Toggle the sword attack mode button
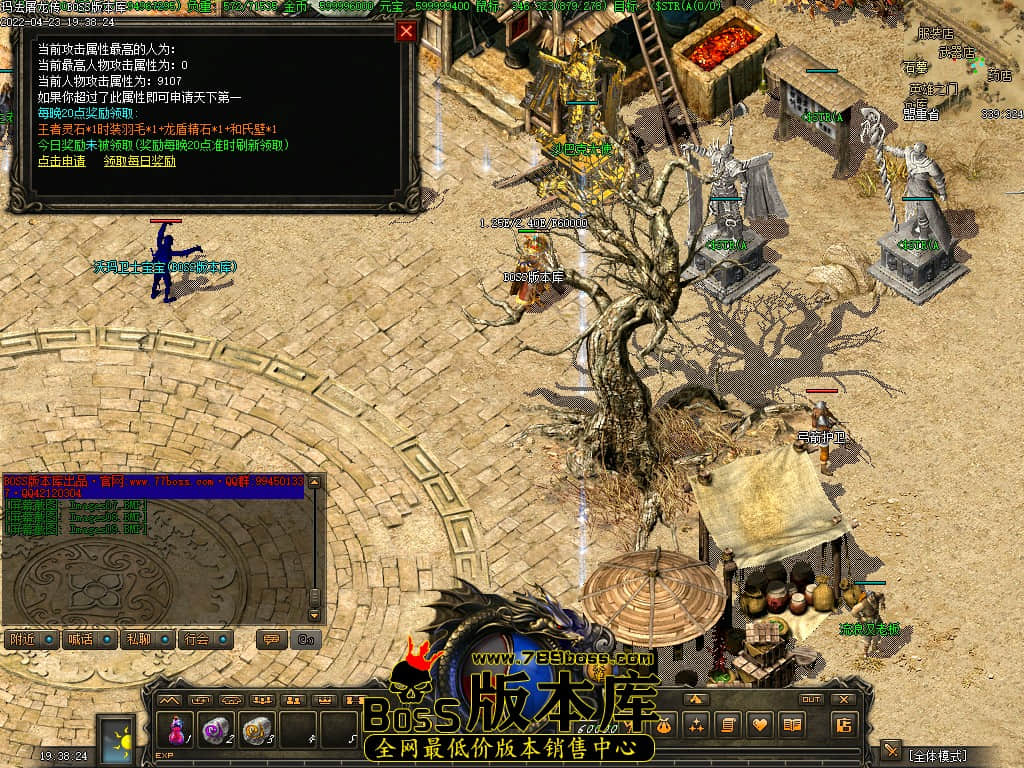Viewport: 1024px width, 768px height. pyautogui.click(x=890, y=752)
